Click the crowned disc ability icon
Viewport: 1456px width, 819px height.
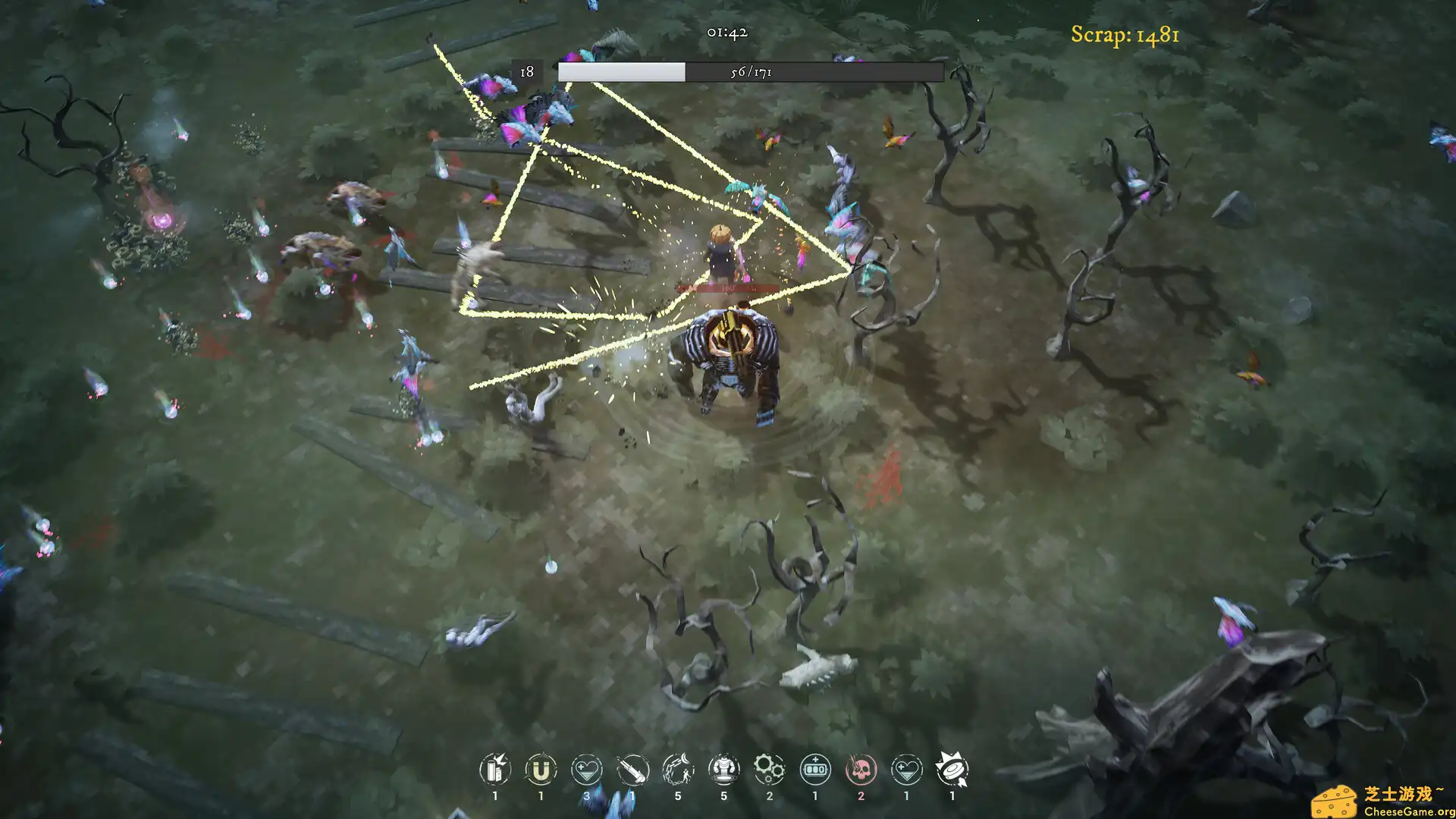950,770
